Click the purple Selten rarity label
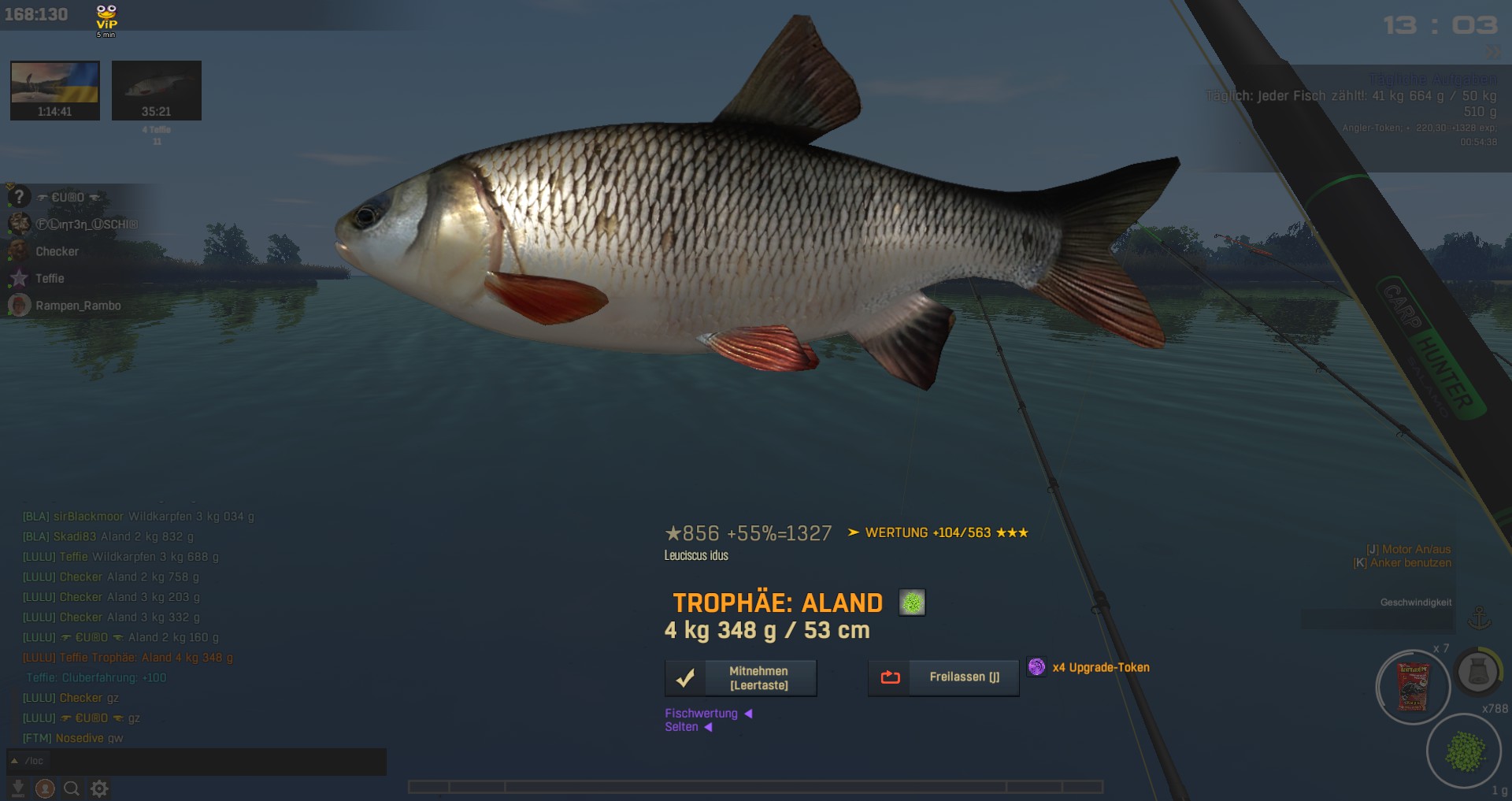The image size is (1512, 801). click(682, 727)
